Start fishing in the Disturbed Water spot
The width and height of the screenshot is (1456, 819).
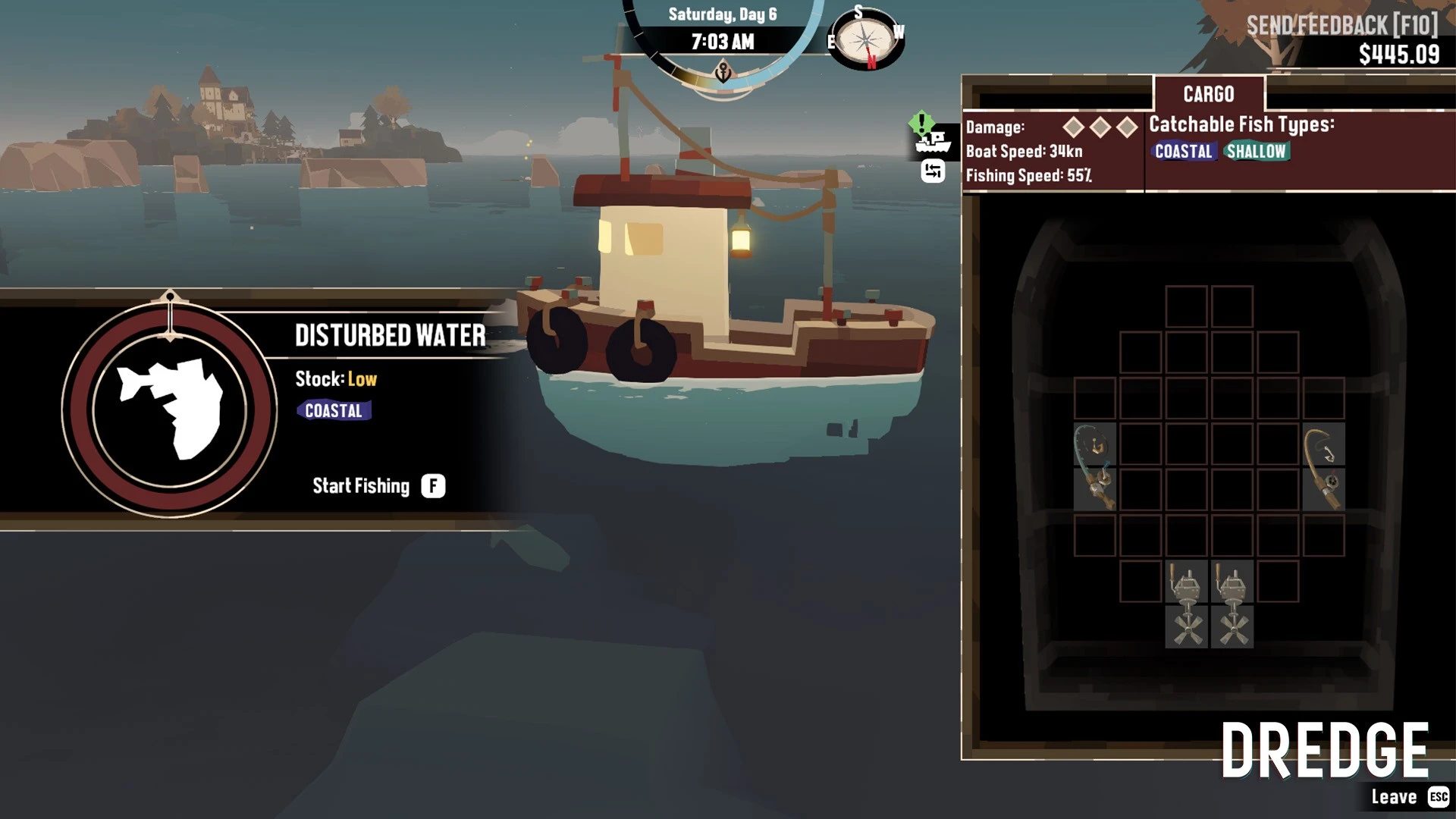point(433,486)
